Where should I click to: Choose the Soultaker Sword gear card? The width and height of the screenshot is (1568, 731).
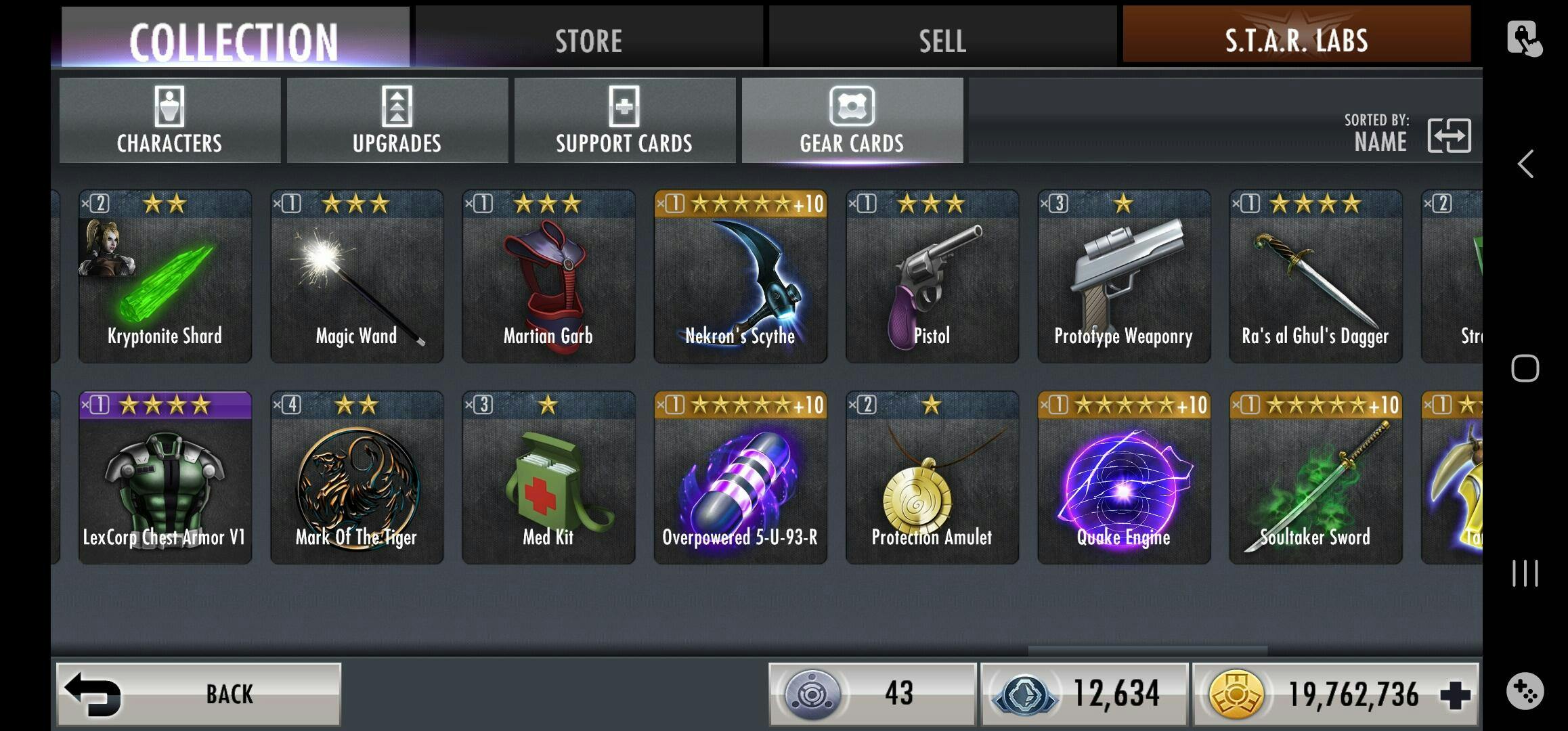pyautogui.click(x=1315, y=478)
